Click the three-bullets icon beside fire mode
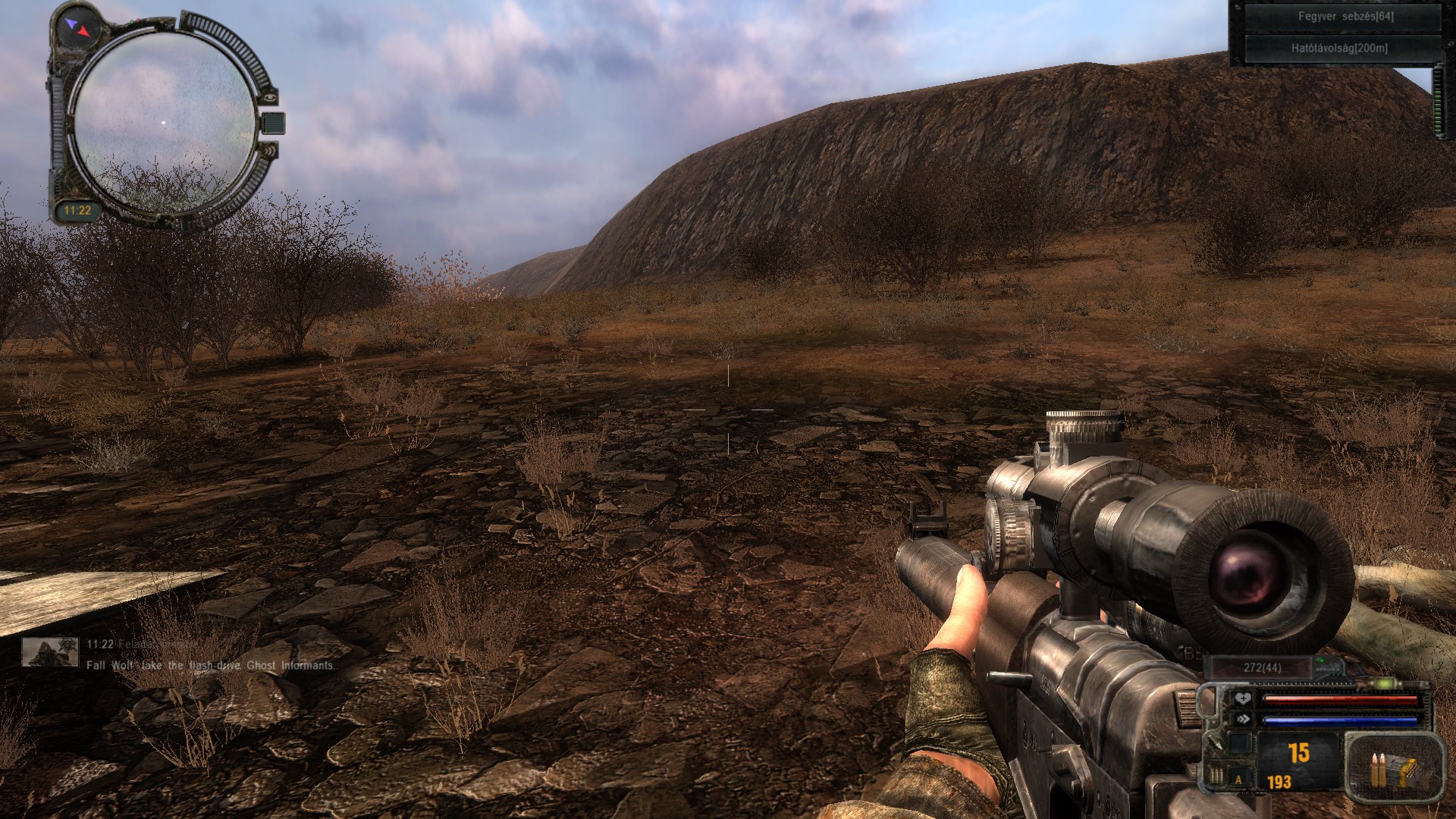 1216,776
